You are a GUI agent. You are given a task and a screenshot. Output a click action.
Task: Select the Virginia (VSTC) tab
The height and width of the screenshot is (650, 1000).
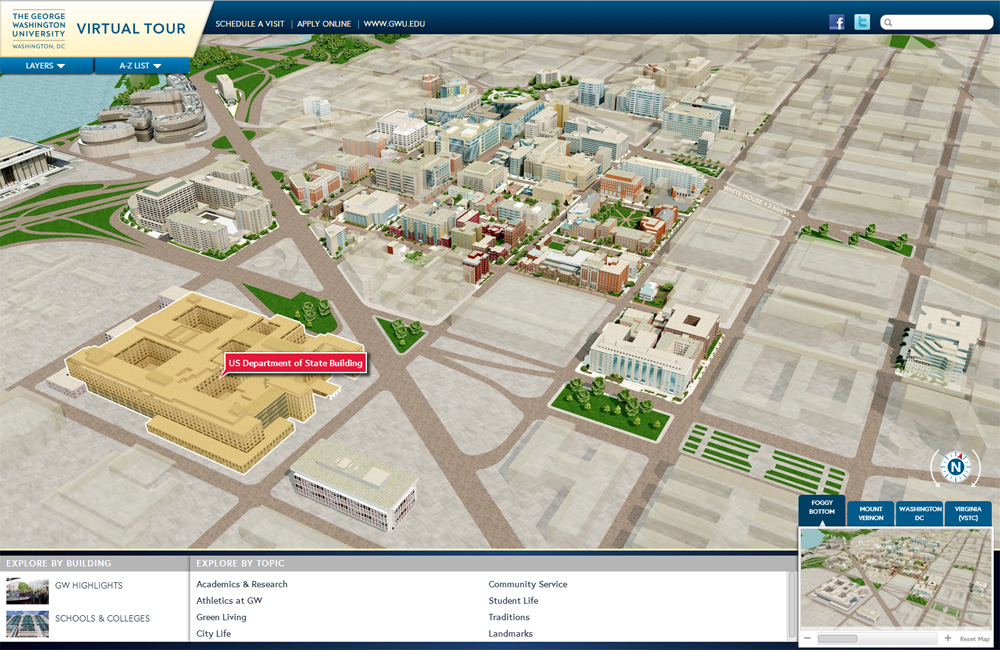point(967,513)
